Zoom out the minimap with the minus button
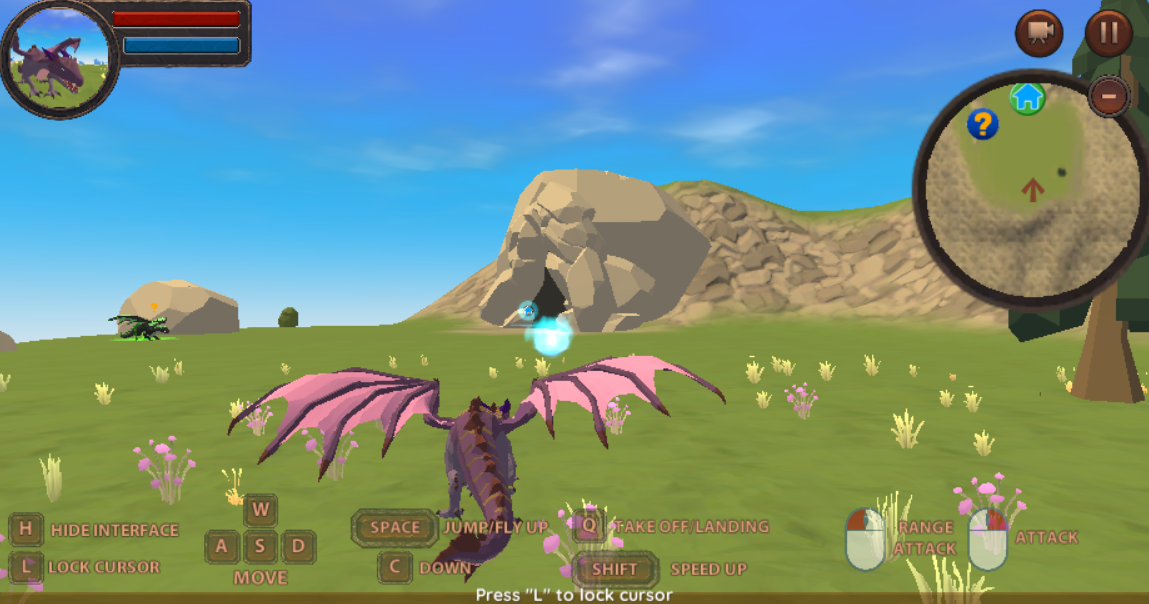The height and width of the screenshot is (604, 1149). (1108, 97)
